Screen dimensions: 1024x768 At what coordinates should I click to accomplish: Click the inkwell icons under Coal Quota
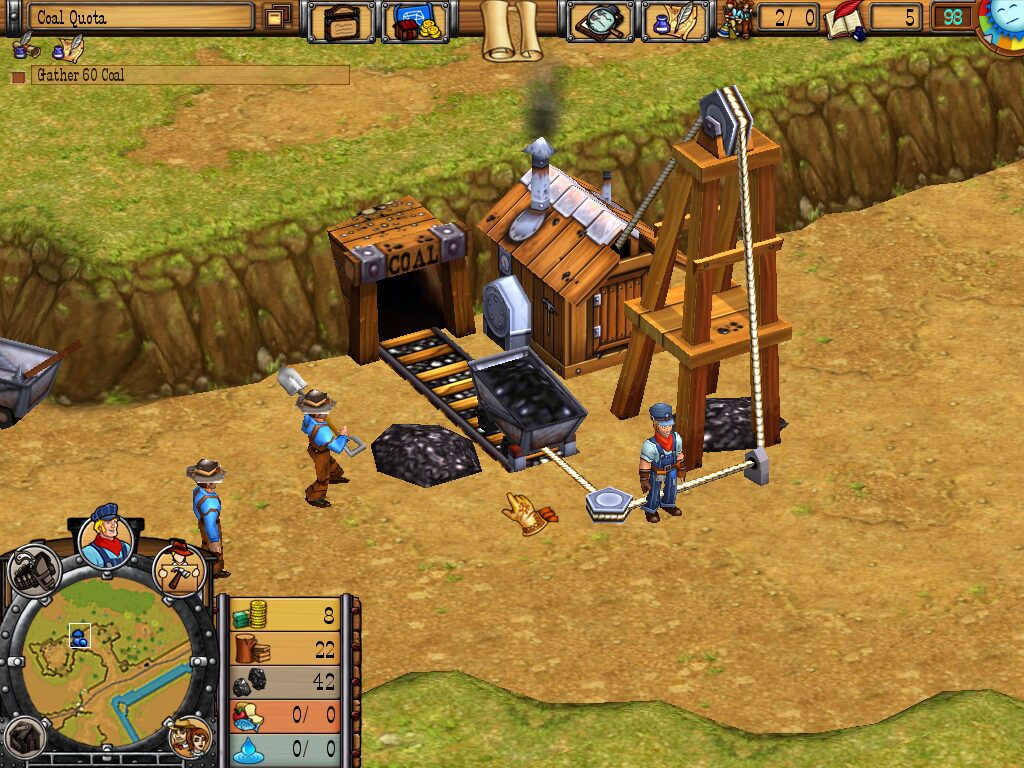pos(48,48)
